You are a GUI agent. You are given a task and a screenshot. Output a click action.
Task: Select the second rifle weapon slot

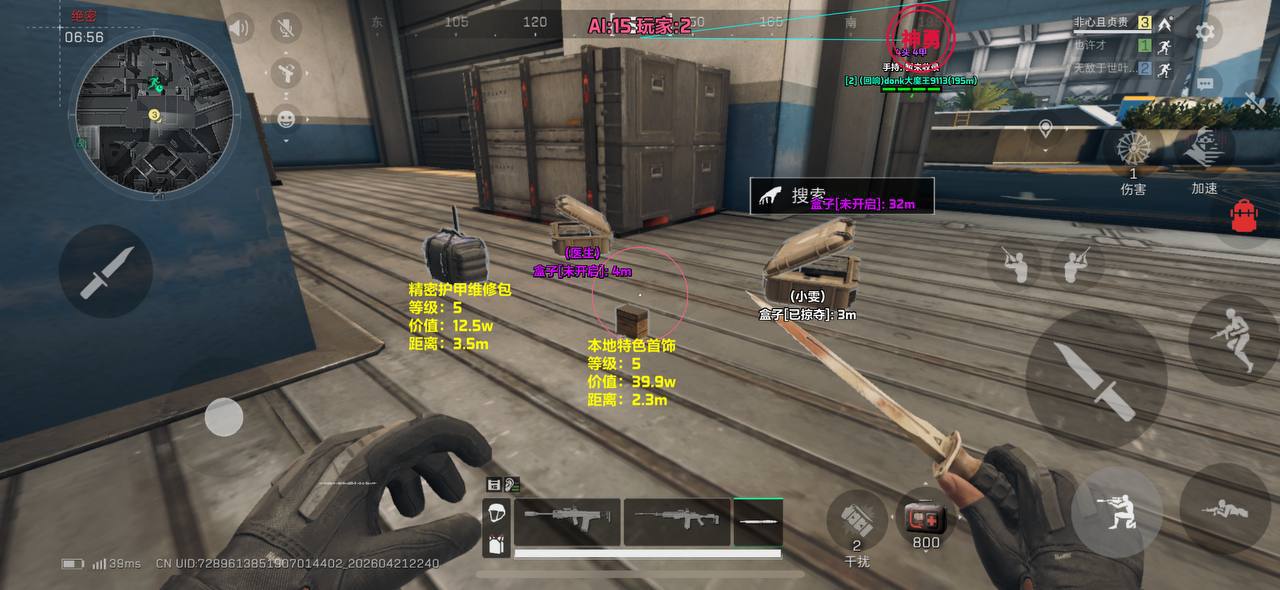point(677,522)
